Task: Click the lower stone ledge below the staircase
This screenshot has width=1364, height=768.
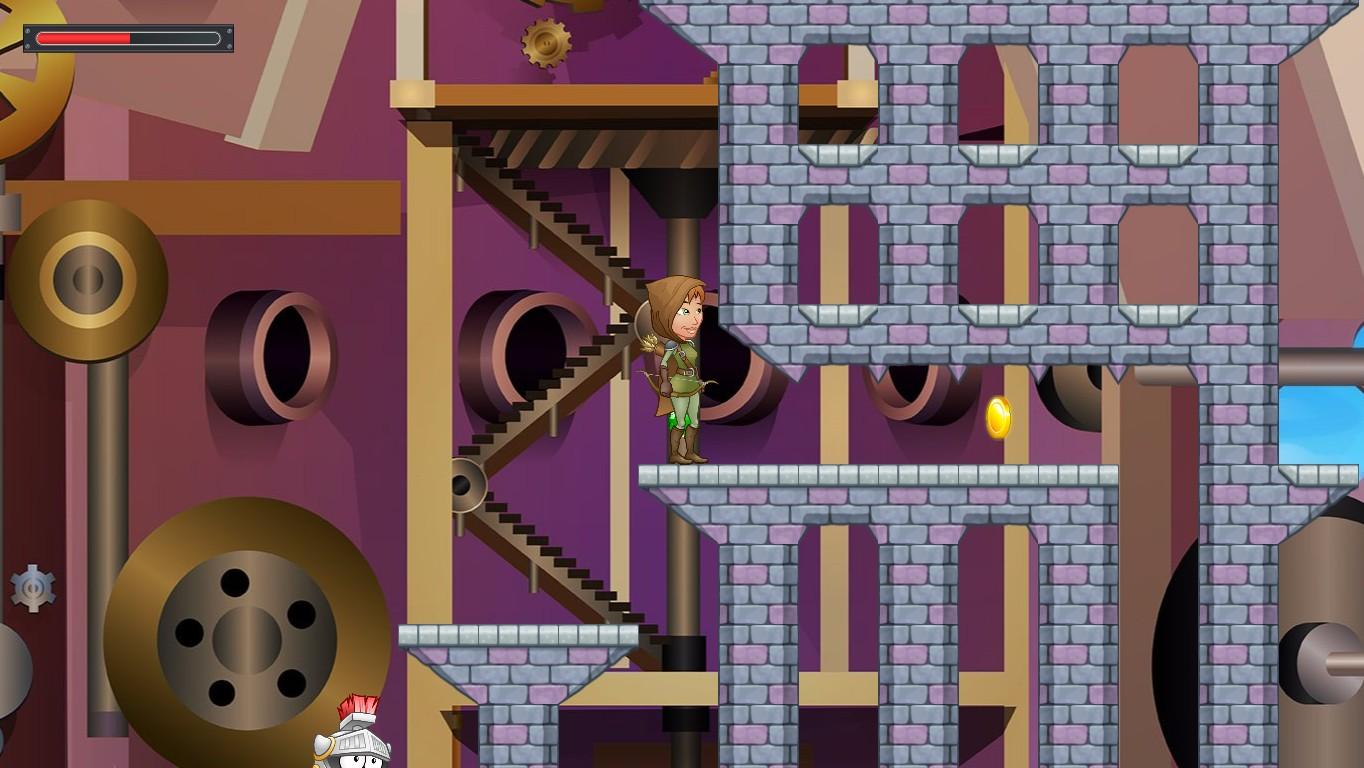Action: tap(520, 635)
